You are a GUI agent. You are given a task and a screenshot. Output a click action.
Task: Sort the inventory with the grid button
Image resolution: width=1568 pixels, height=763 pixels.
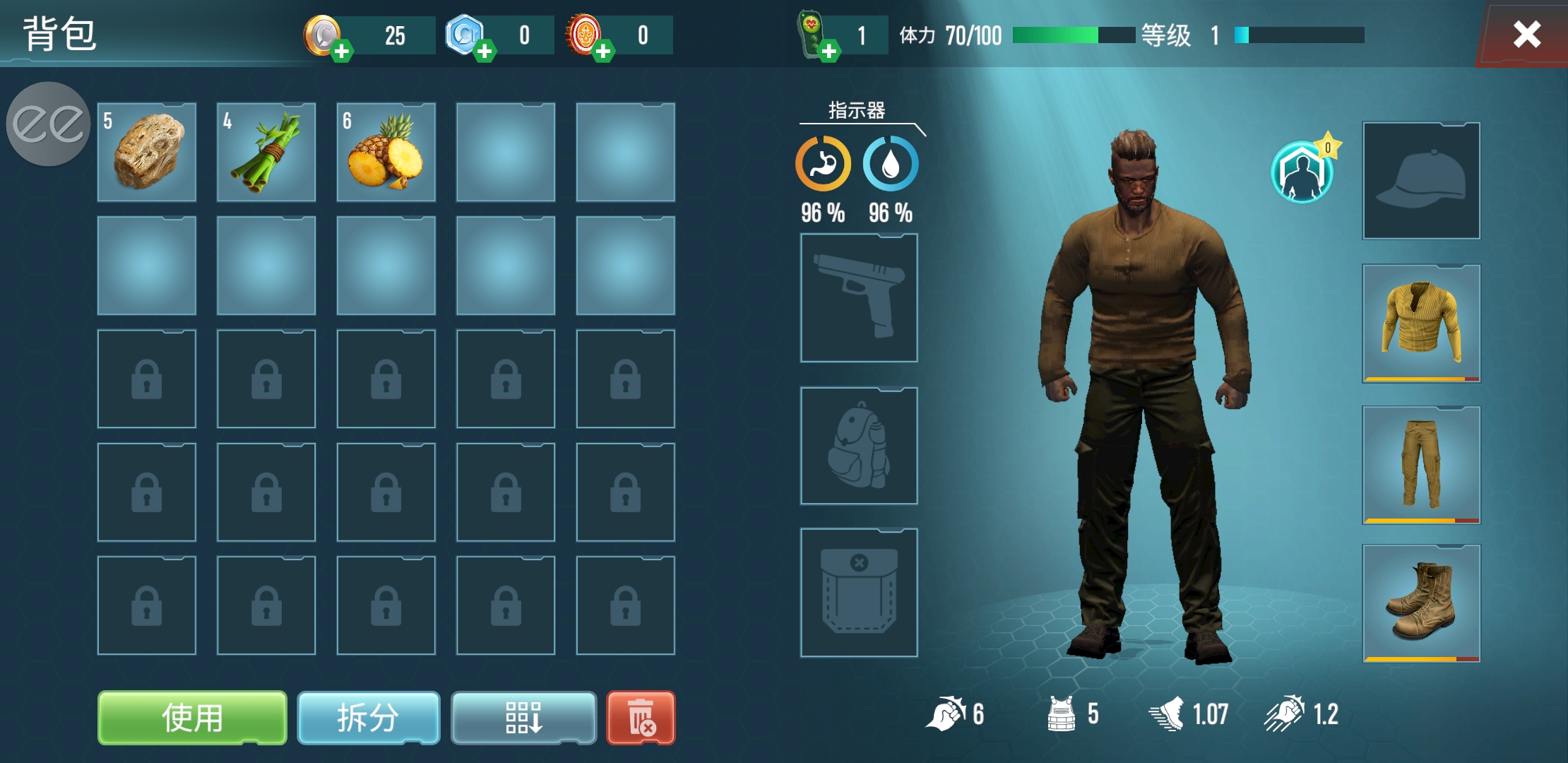point(523,718)
